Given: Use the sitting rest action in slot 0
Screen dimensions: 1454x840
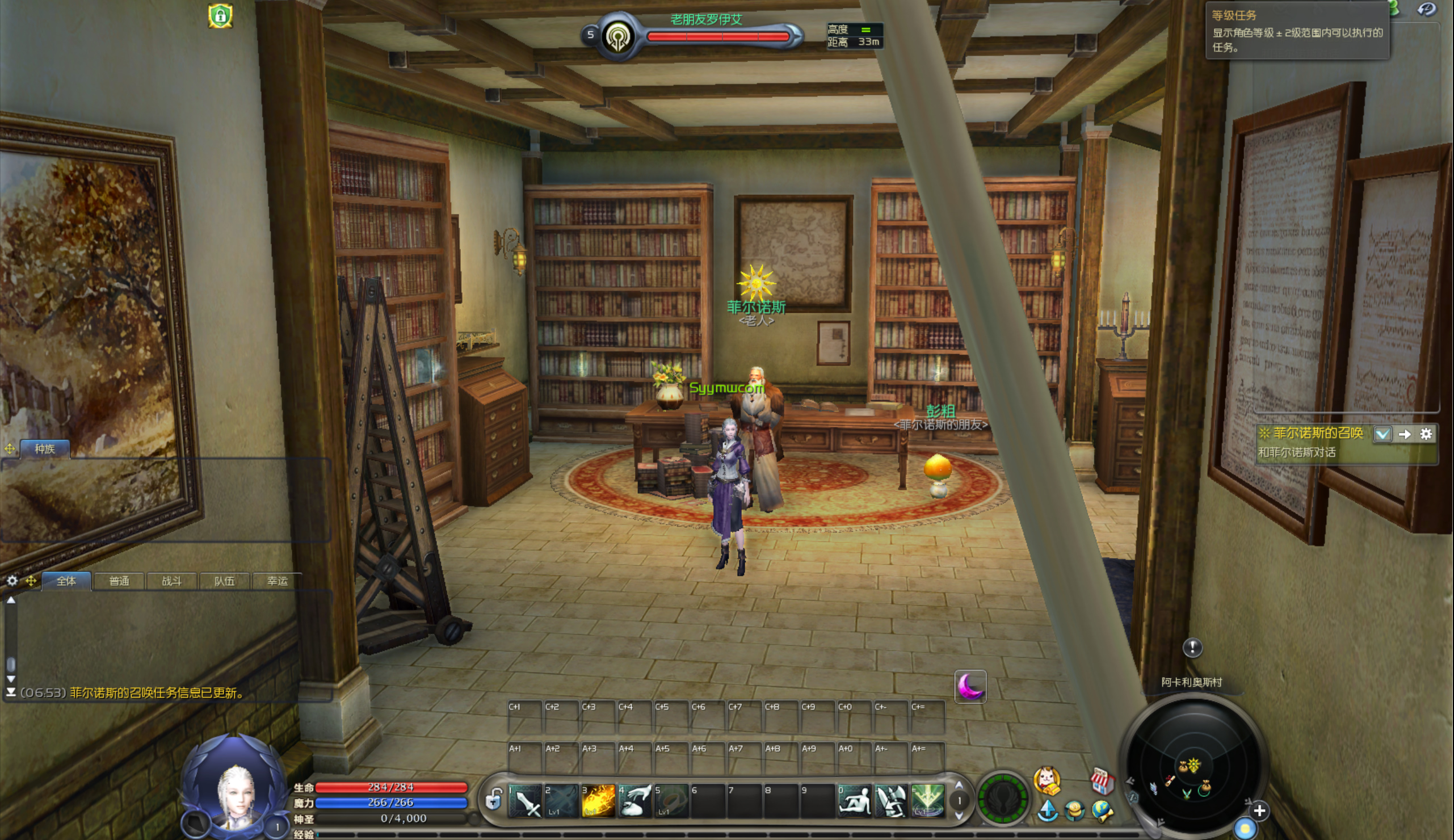Looking at the screenshot, I should tap(854, 801).
